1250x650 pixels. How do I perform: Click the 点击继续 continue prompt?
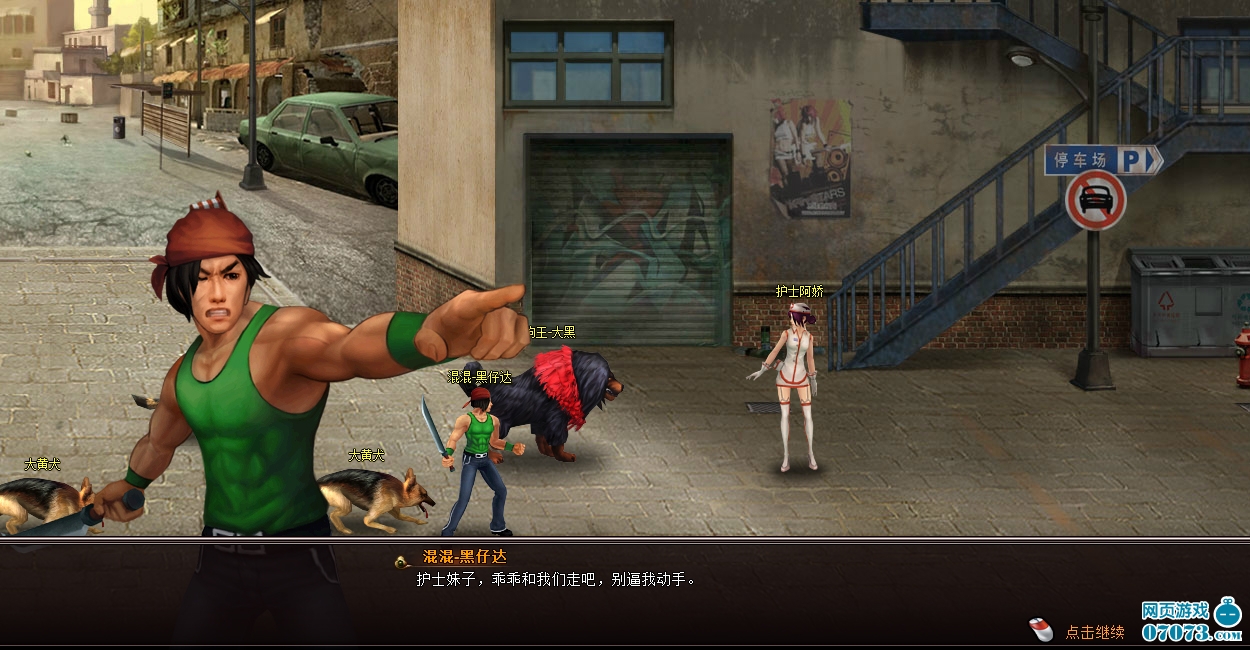coord(1093,632)
